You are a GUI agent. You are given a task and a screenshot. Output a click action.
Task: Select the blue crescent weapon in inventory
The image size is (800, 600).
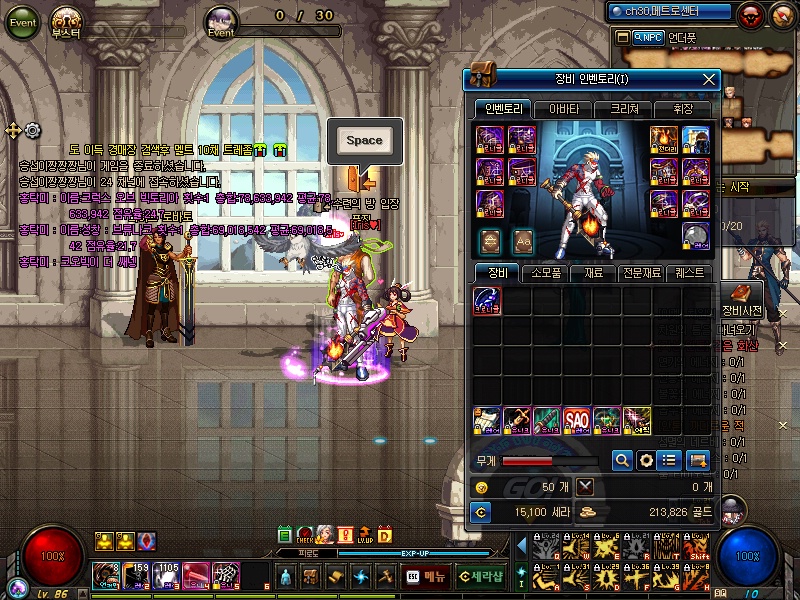(x=487, y=301)
